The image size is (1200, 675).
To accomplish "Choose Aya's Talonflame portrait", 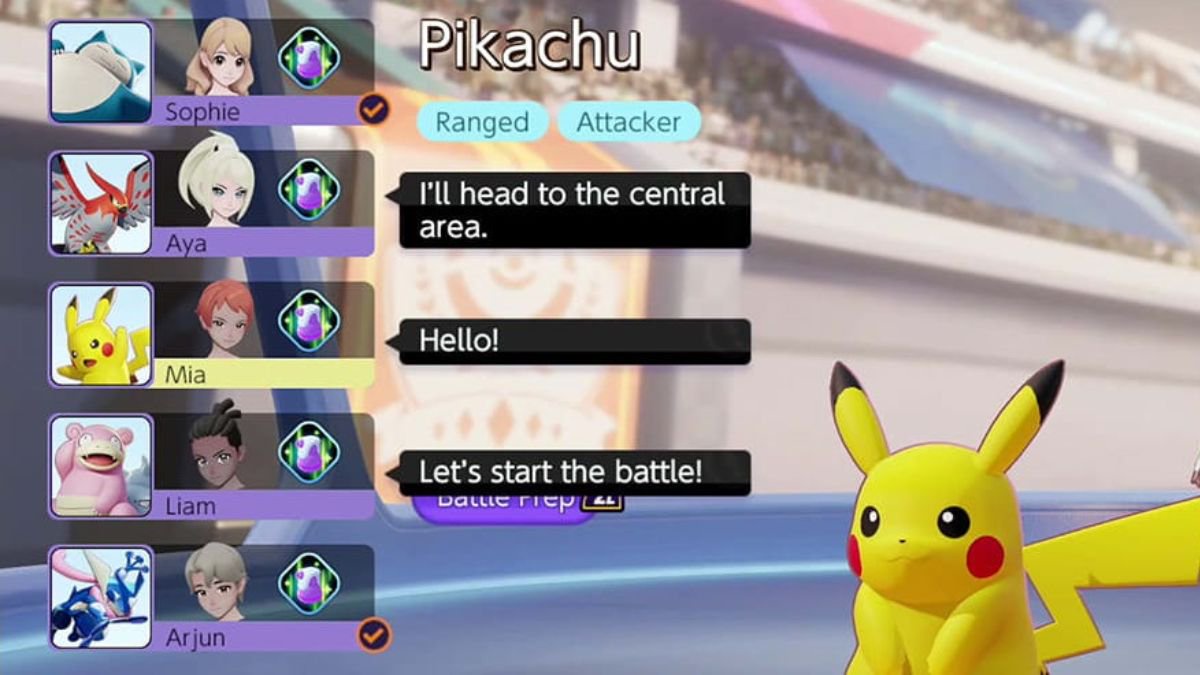I will point(101,203).
